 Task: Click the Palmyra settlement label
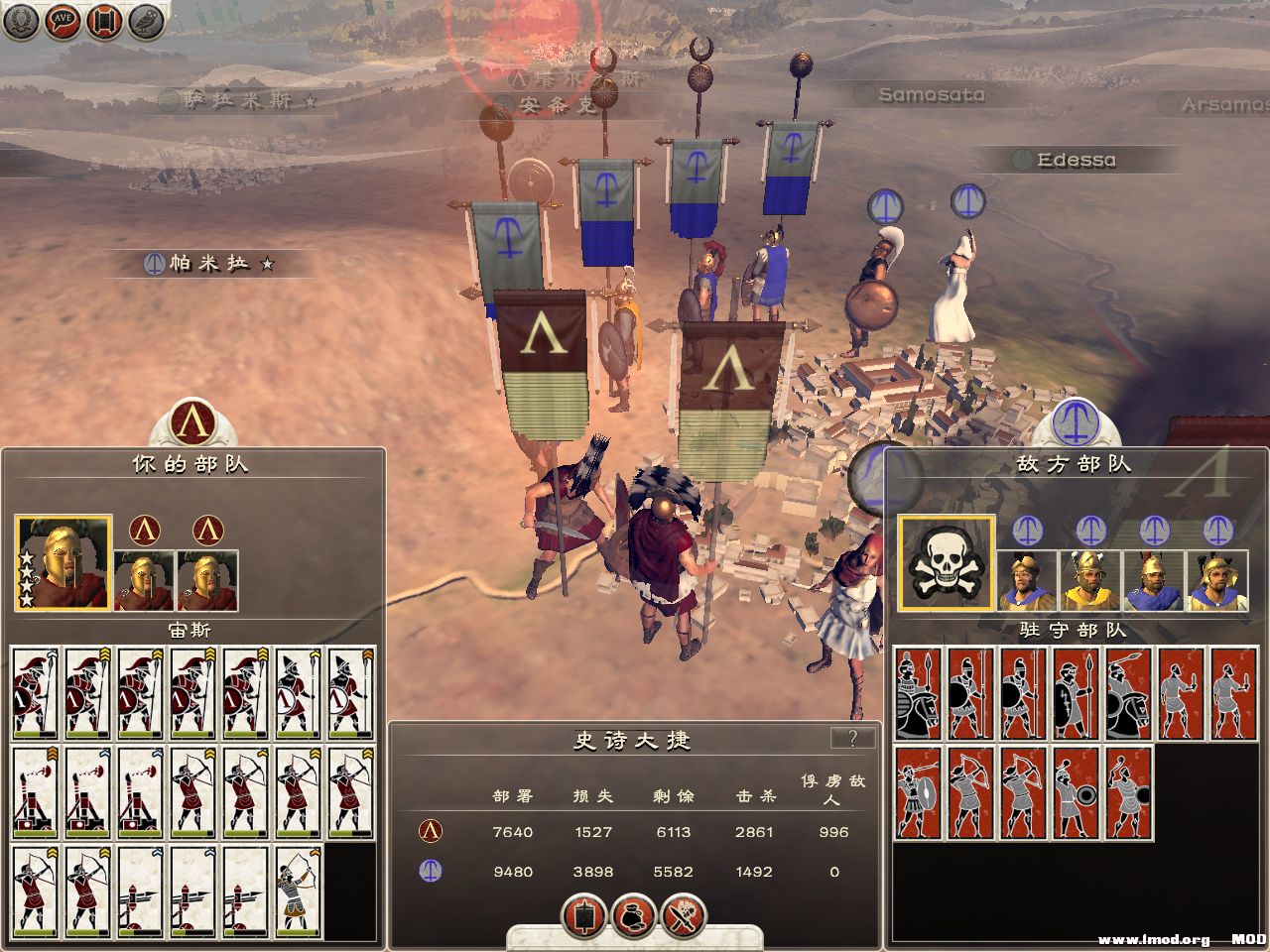[208, 264]
